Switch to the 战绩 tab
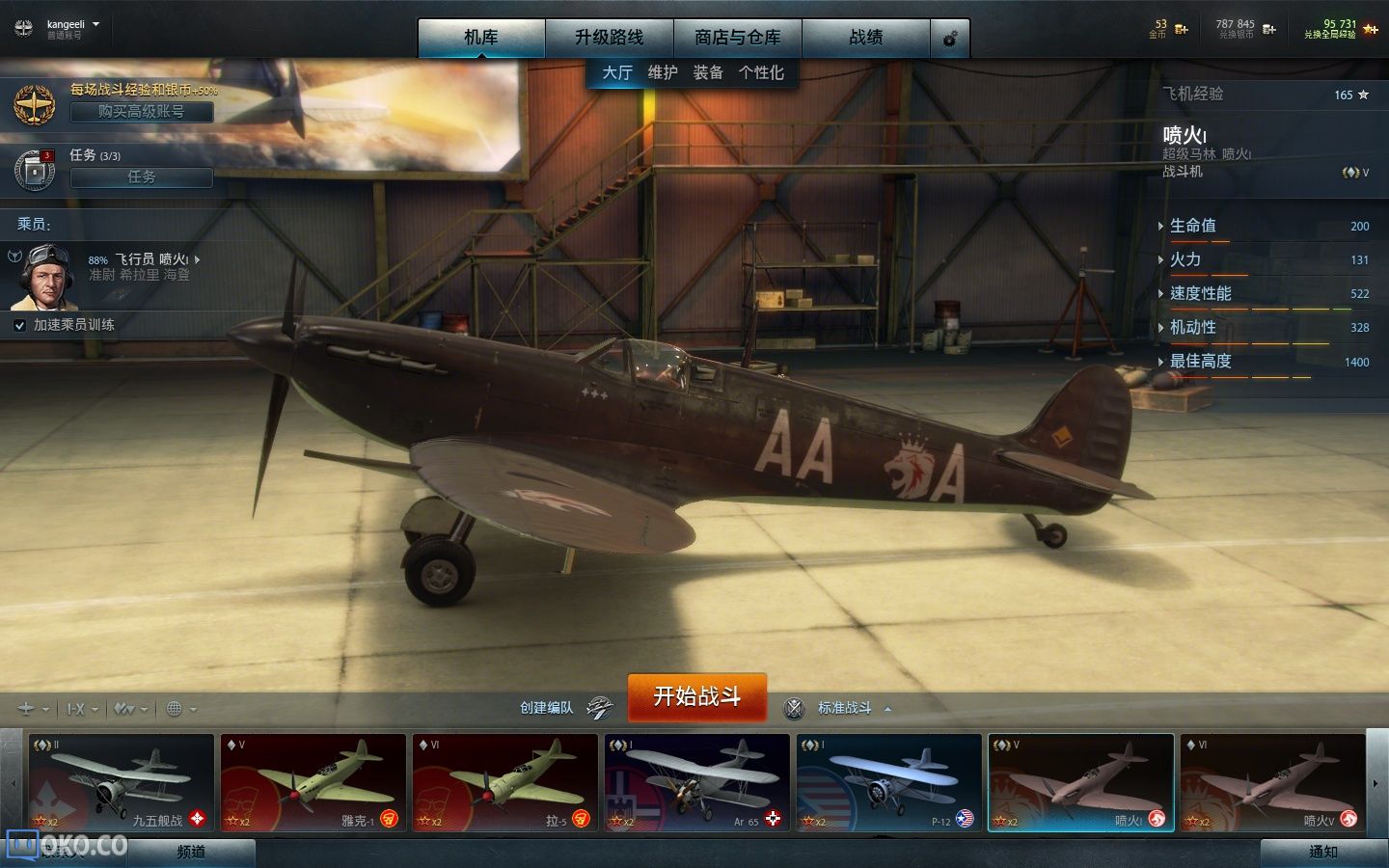 click(865, 38)
